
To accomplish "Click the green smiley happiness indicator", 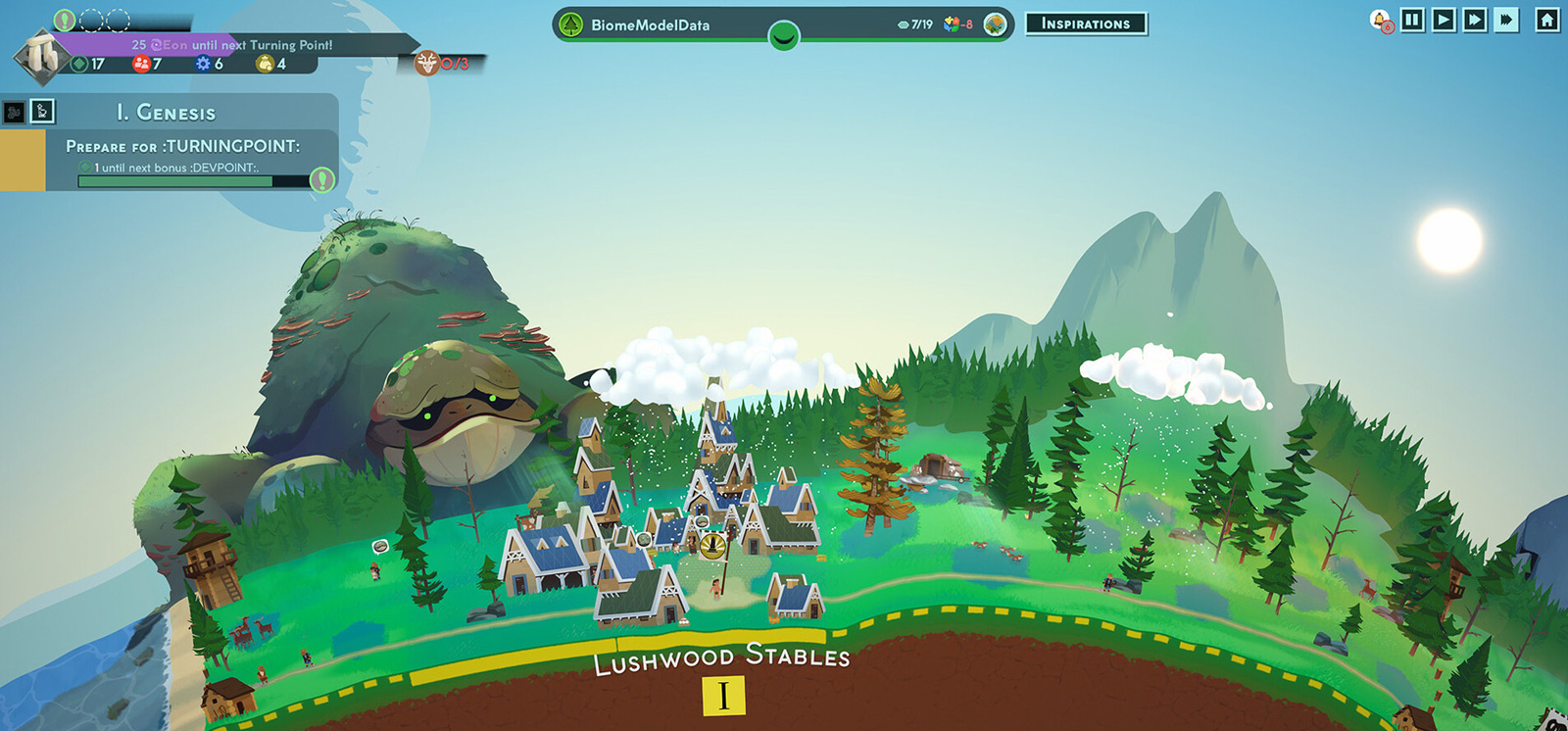I will click(x=783, y=37).
